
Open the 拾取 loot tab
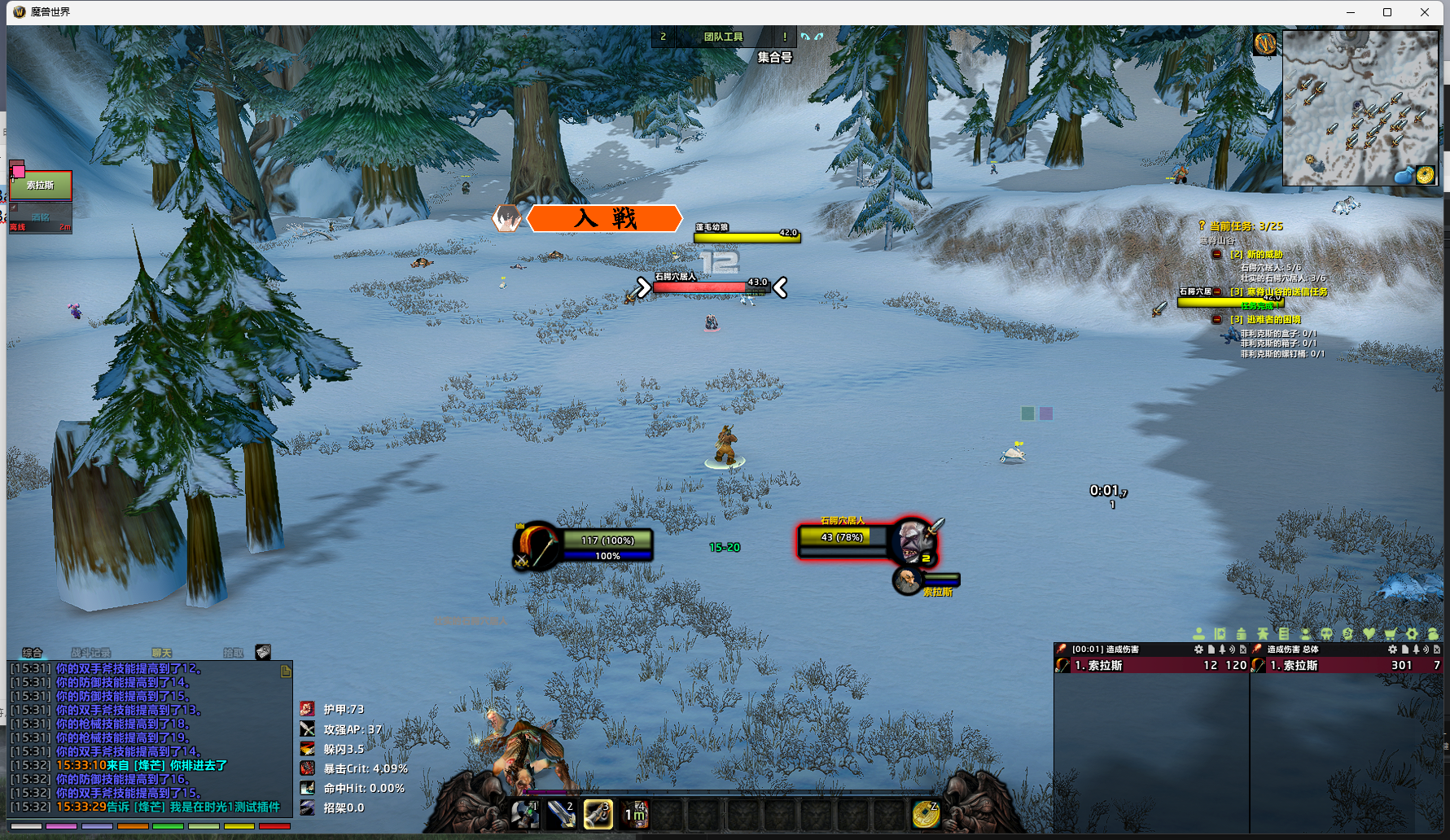233,653
